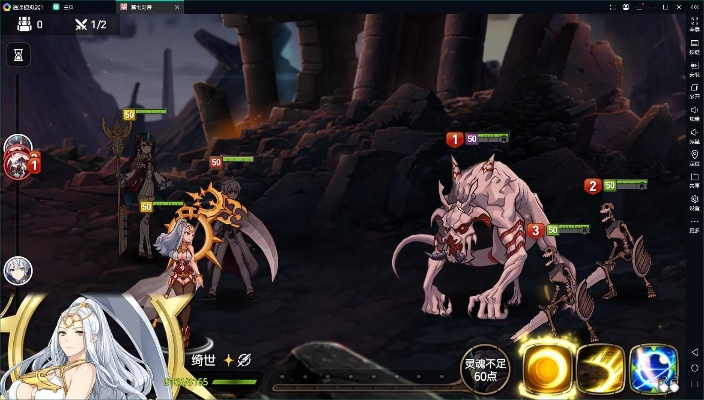Target enemy marker number 1

coord(454,140)
